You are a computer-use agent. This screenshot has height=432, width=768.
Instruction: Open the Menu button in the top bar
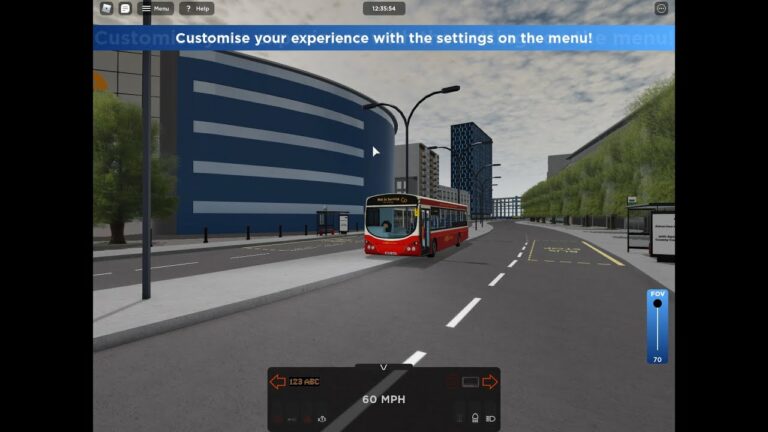155,8
